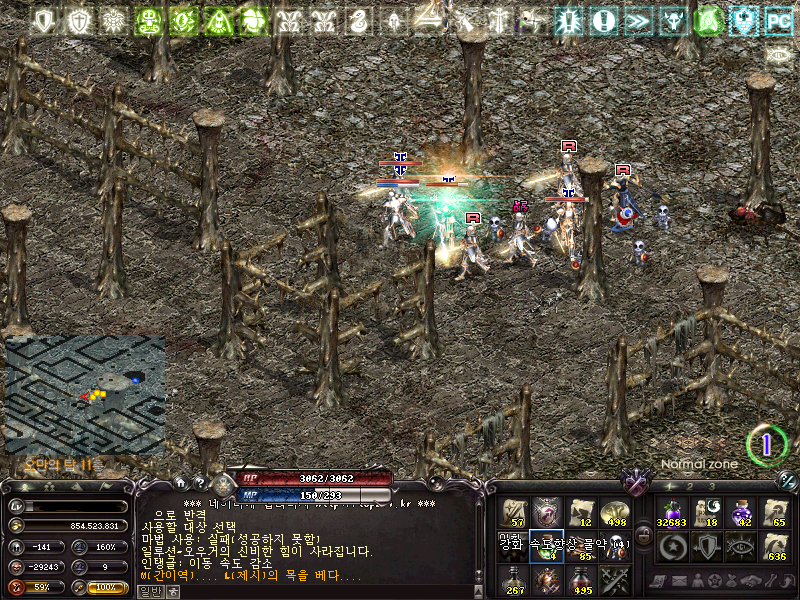
Task: Switch to hotbar page 2
Action: click(x=688, y=486)
